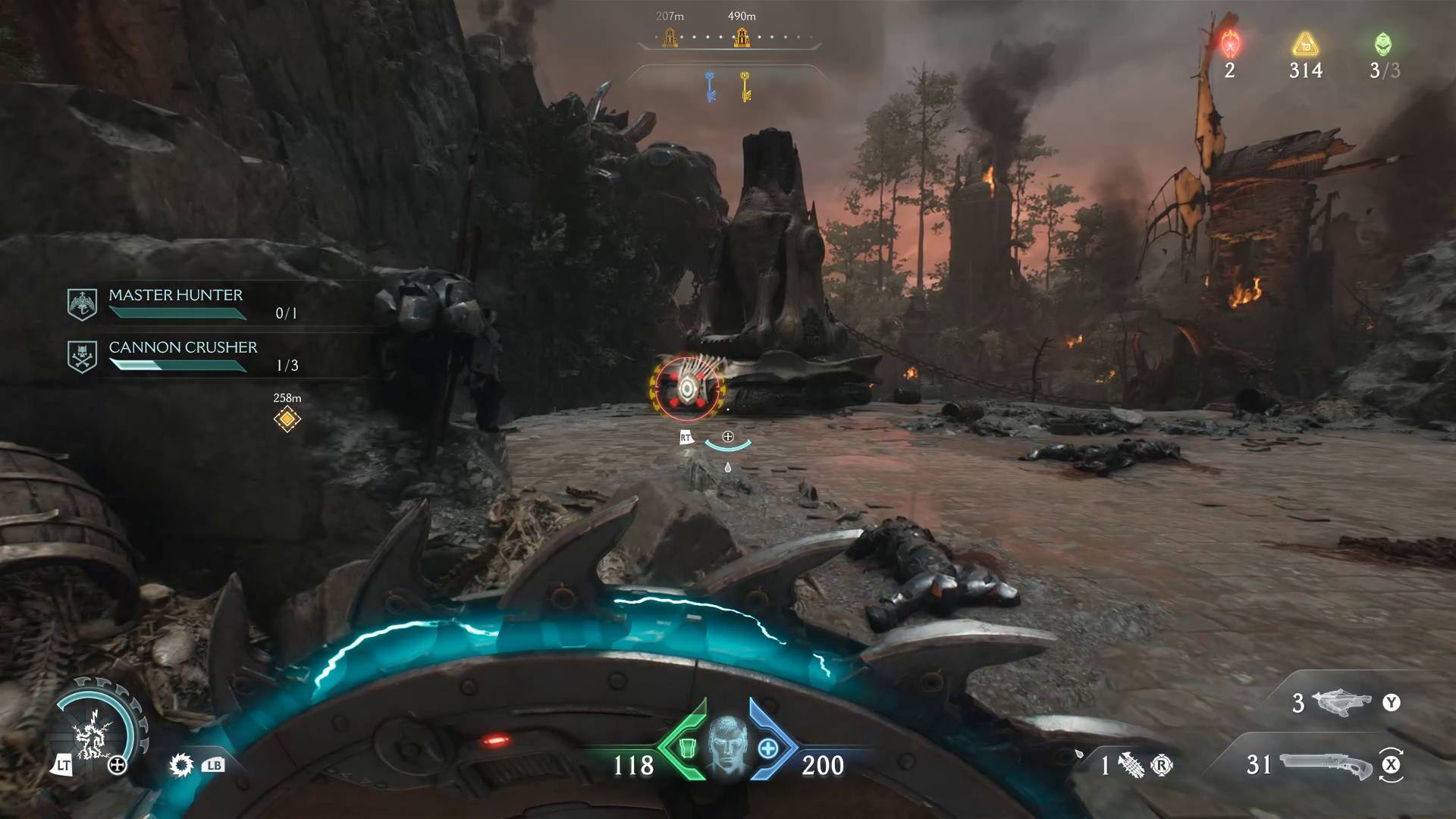Click the 207m compass gate marker
The width and height of the screenshot is (1456, 819).
[669, 36]
